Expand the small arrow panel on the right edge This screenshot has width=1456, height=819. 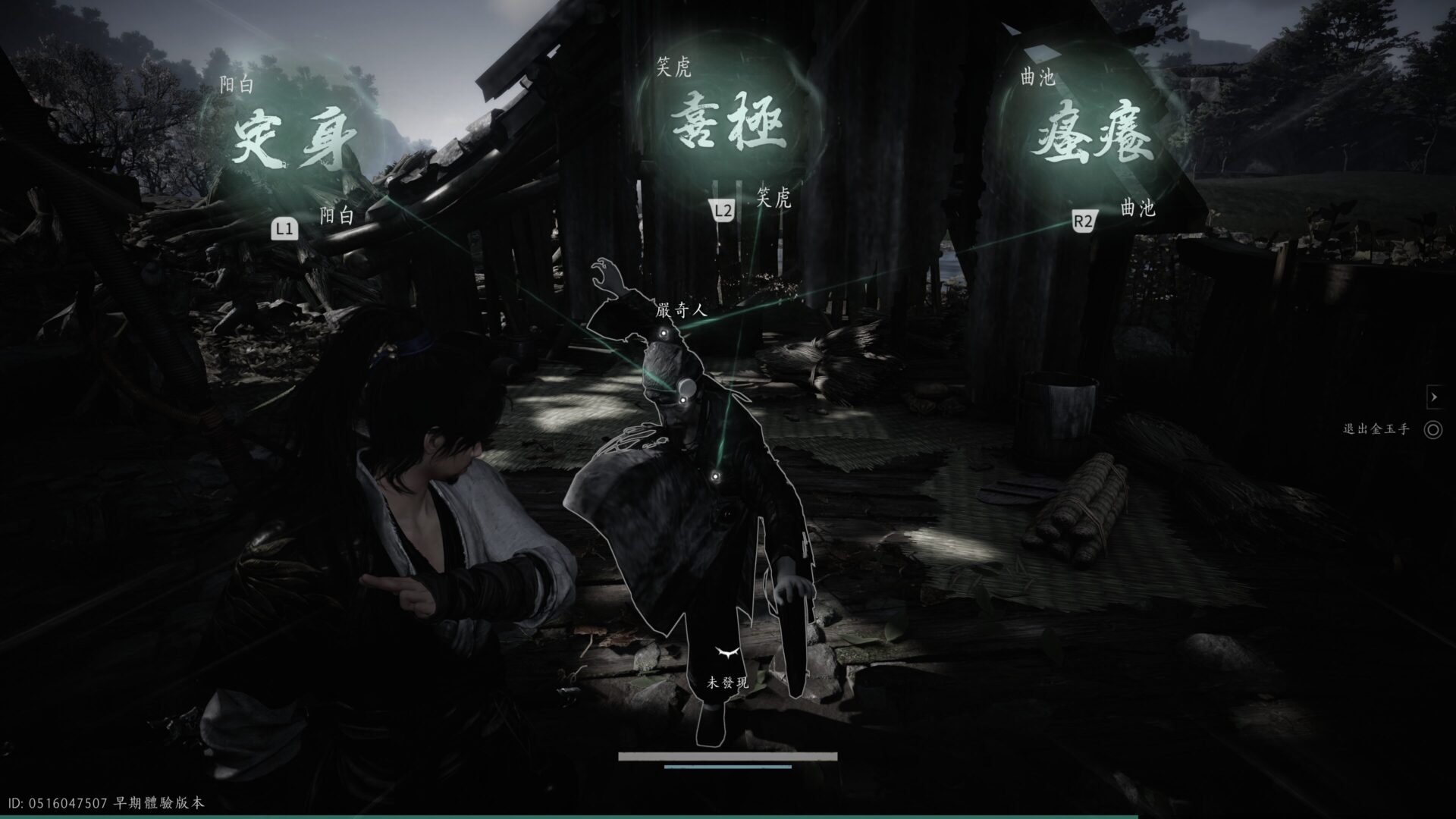click(1433, 397)
